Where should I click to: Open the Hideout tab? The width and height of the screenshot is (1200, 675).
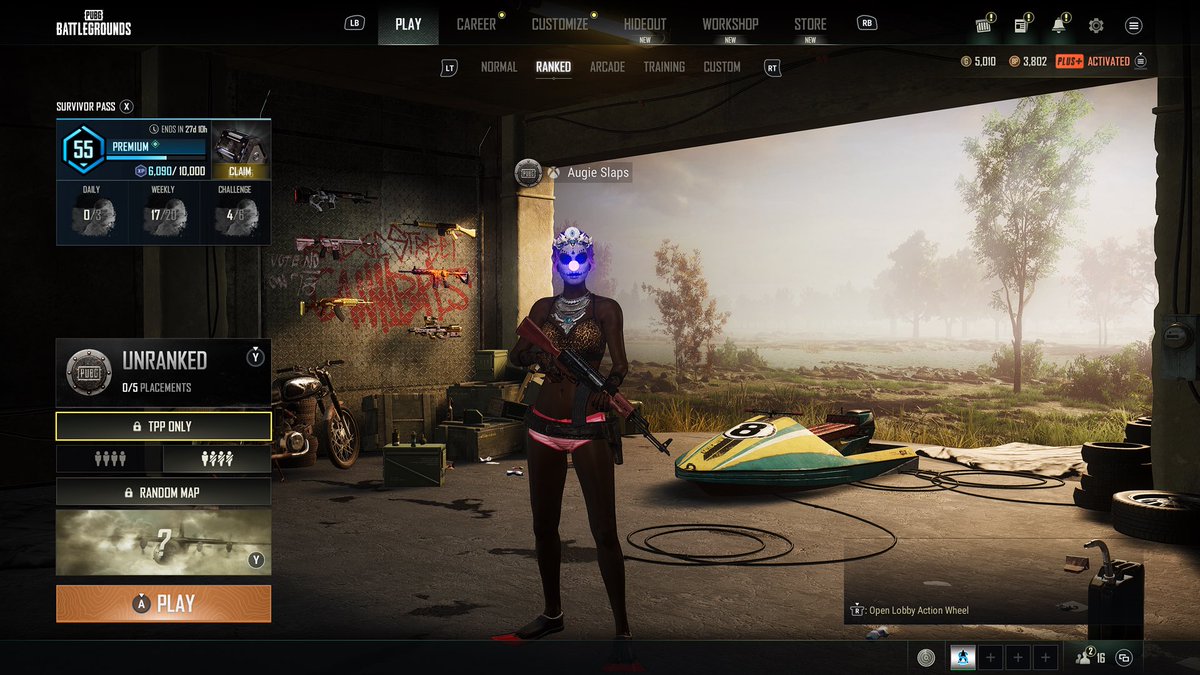point(644,24)
